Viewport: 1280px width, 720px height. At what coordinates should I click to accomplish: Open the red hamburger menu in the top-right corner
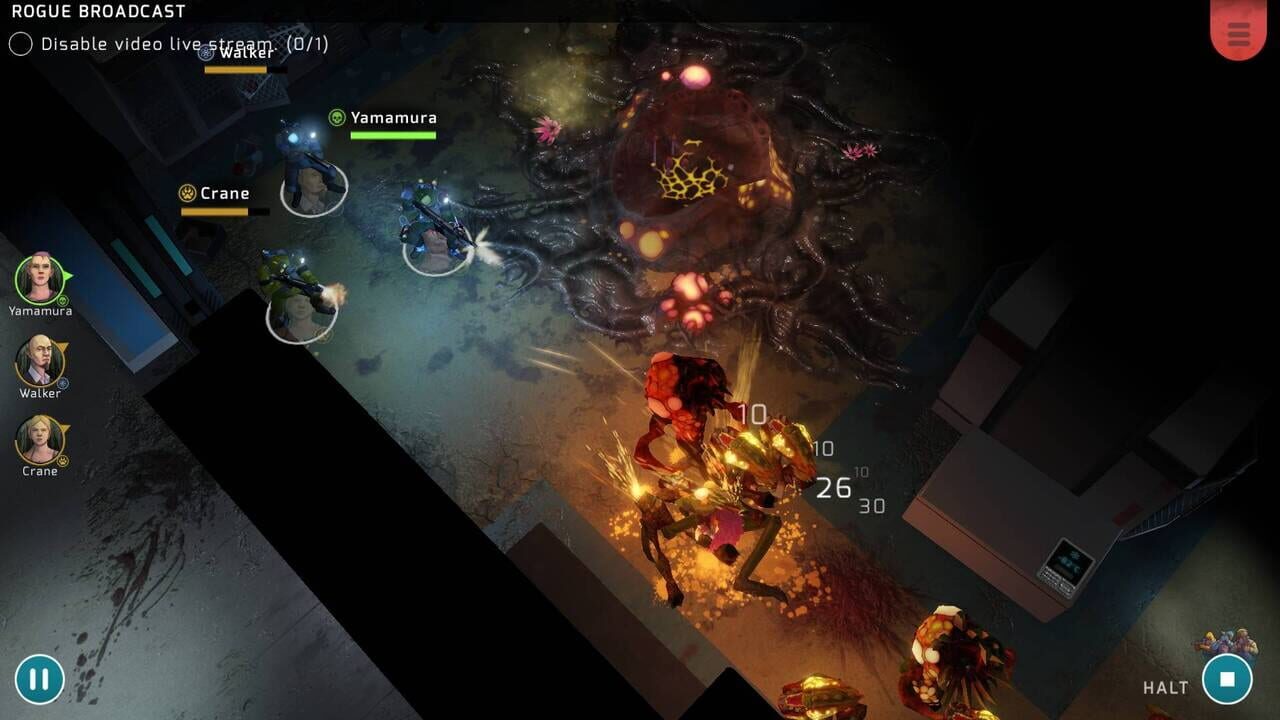tap(1238, 32)
